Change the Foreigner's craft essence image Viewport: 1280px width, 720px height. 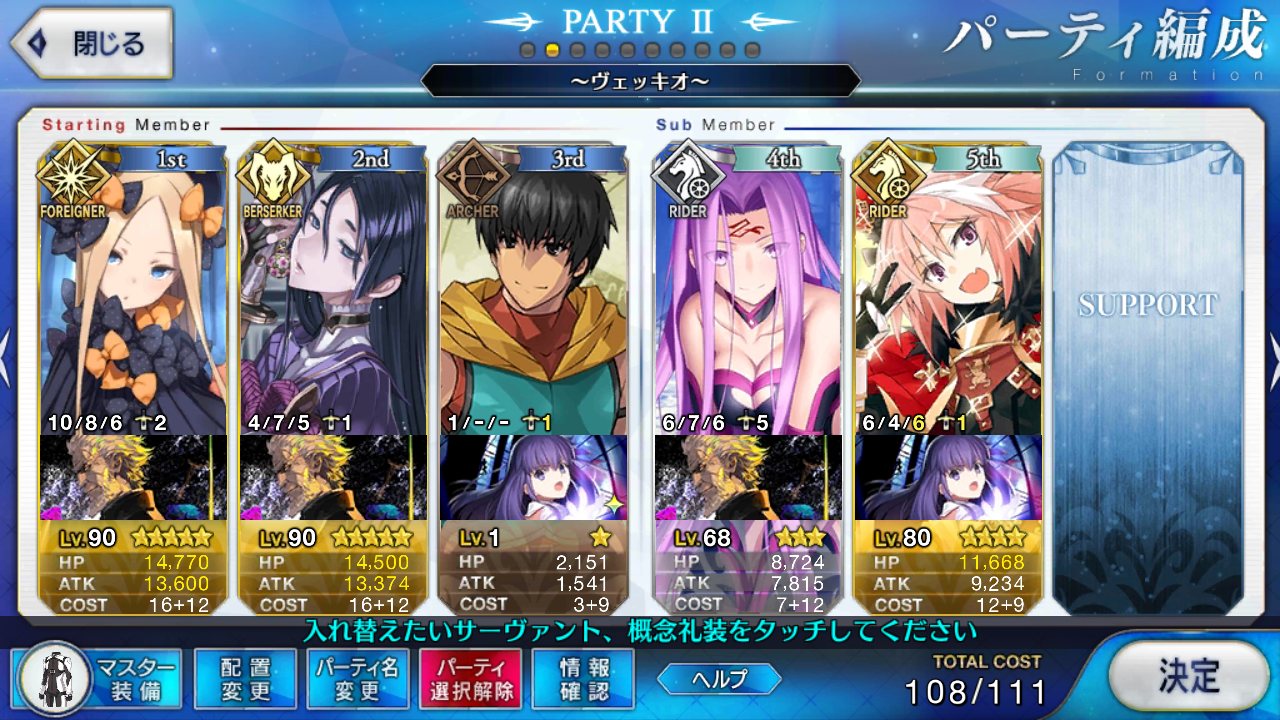(133, 477)
